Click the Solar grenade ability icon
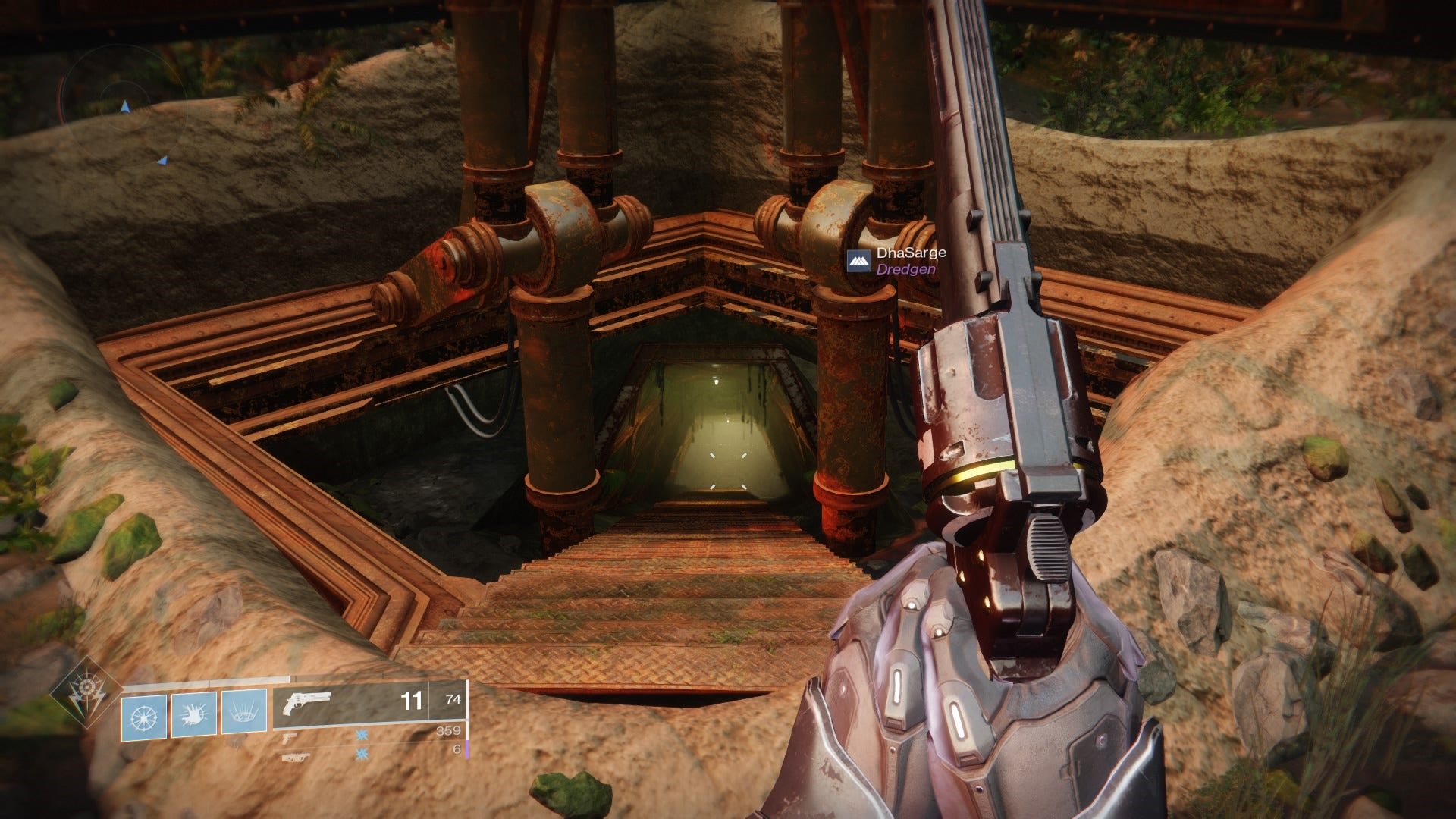The width and height of the screenshot is (1456, 819). coord(143,715)
